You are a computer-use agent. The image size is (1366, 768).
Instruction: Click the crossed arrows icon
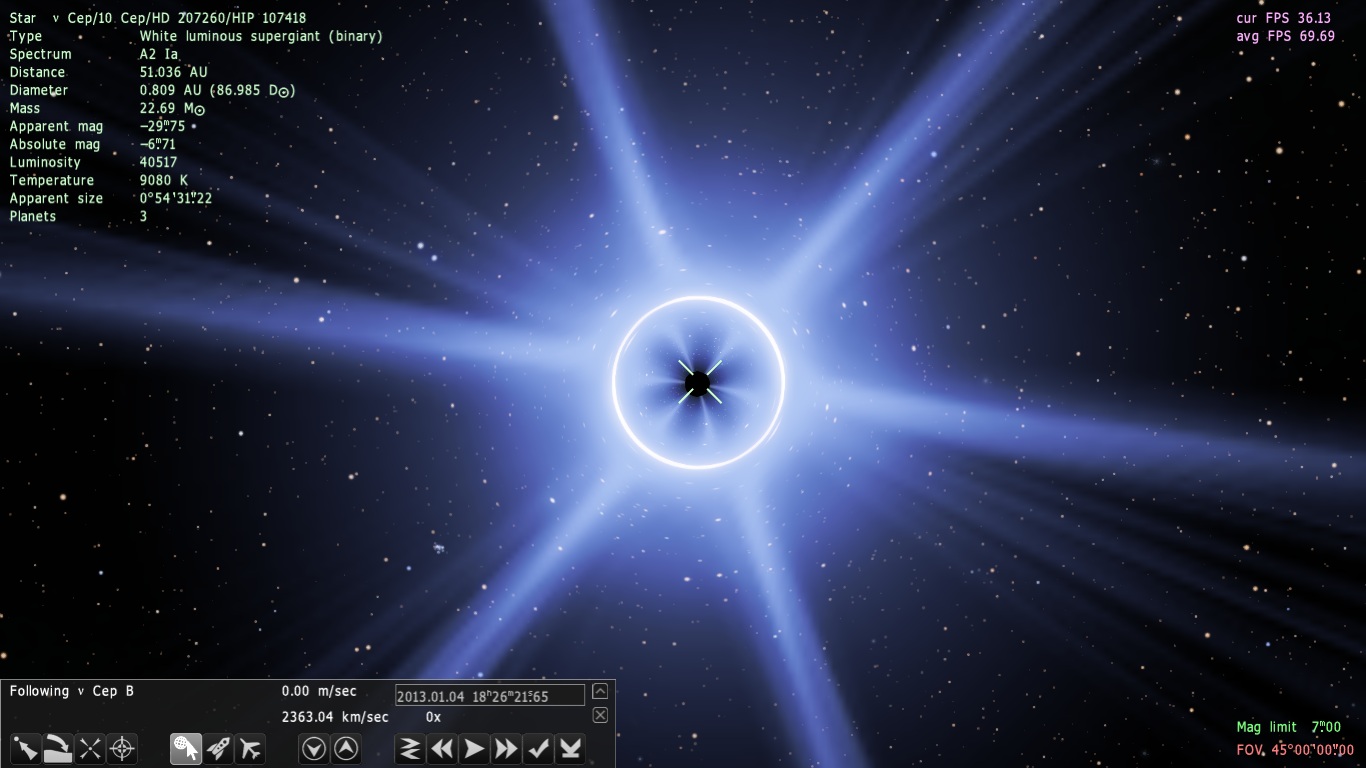click(x=90, y=748)
